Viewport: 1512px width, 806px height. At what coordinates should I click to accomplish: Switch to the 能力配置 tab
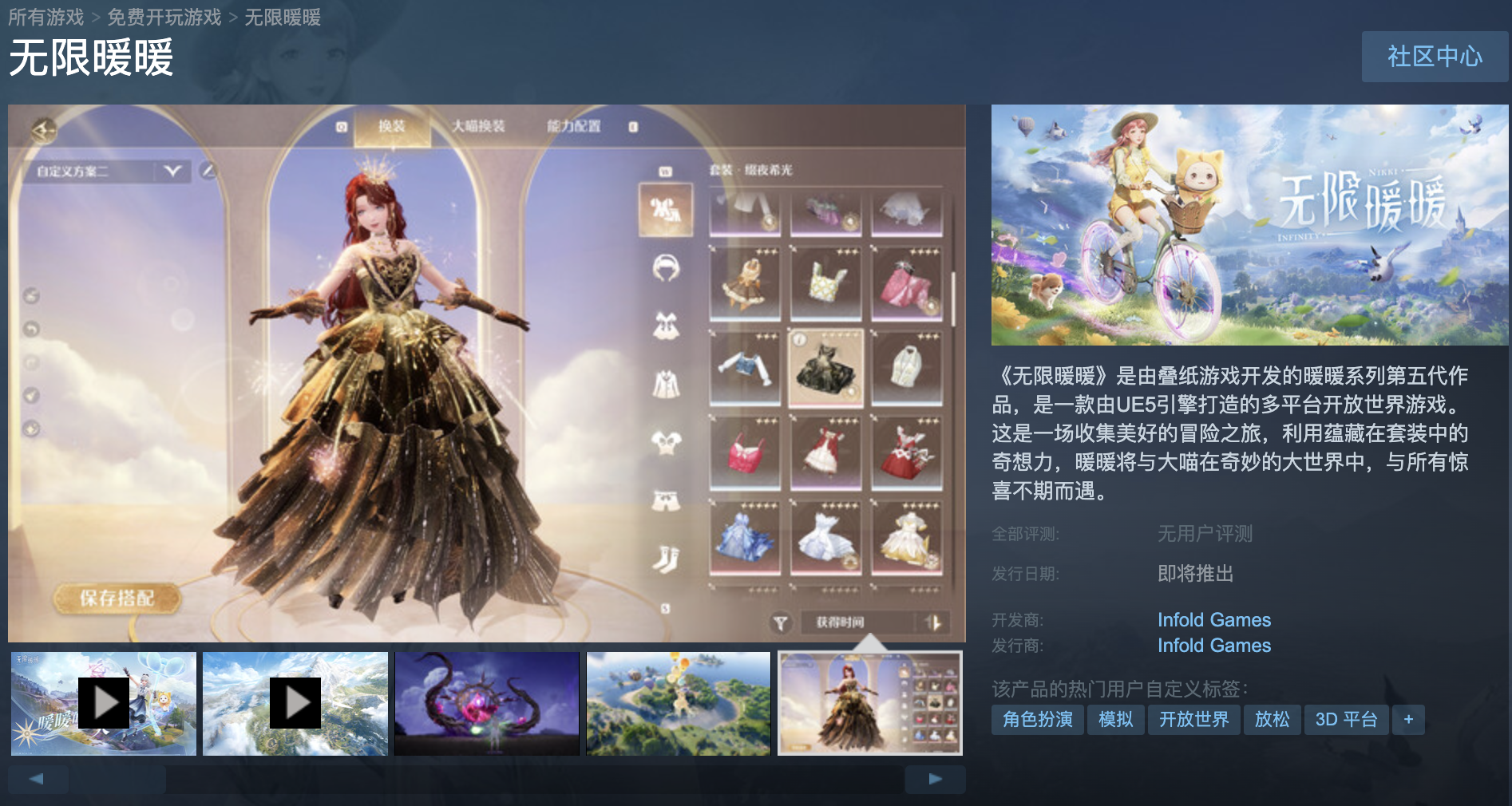pyautogui.click(x=574, y=126)
